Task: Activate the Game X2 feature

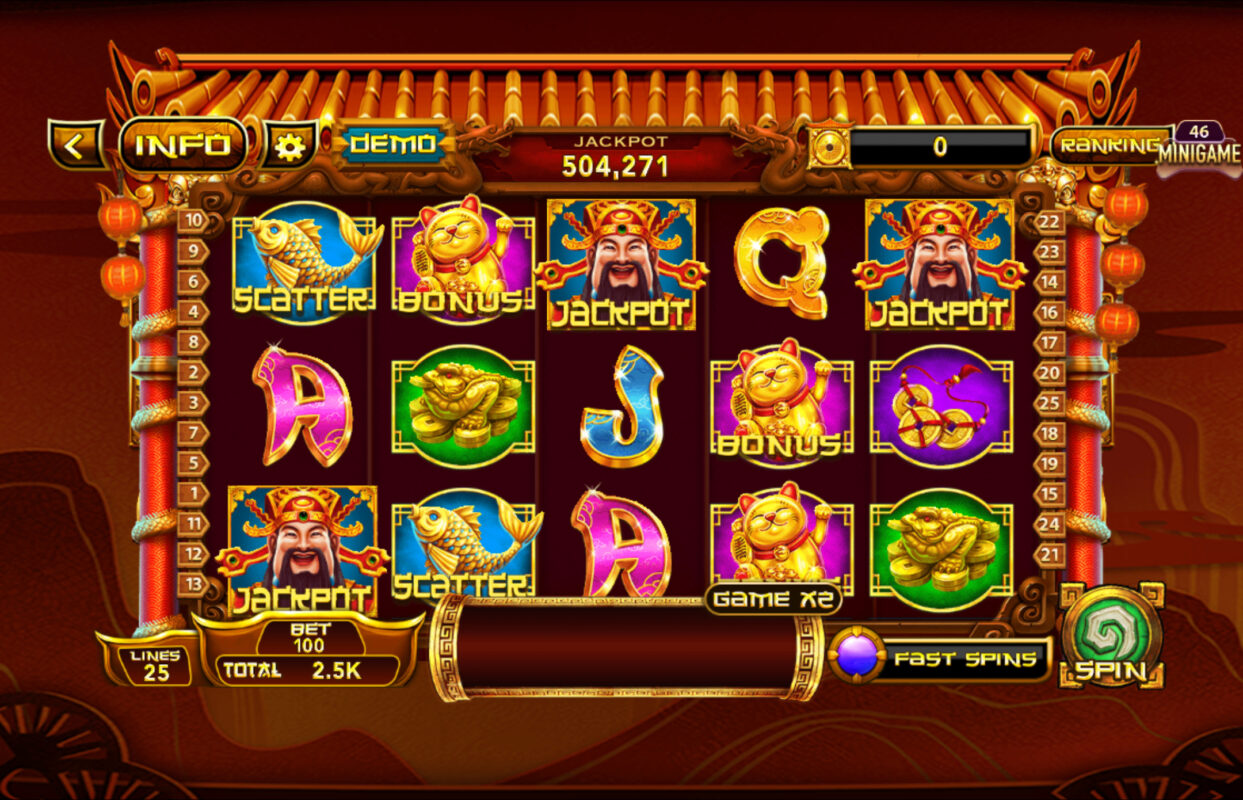Action: pos(774,599)
